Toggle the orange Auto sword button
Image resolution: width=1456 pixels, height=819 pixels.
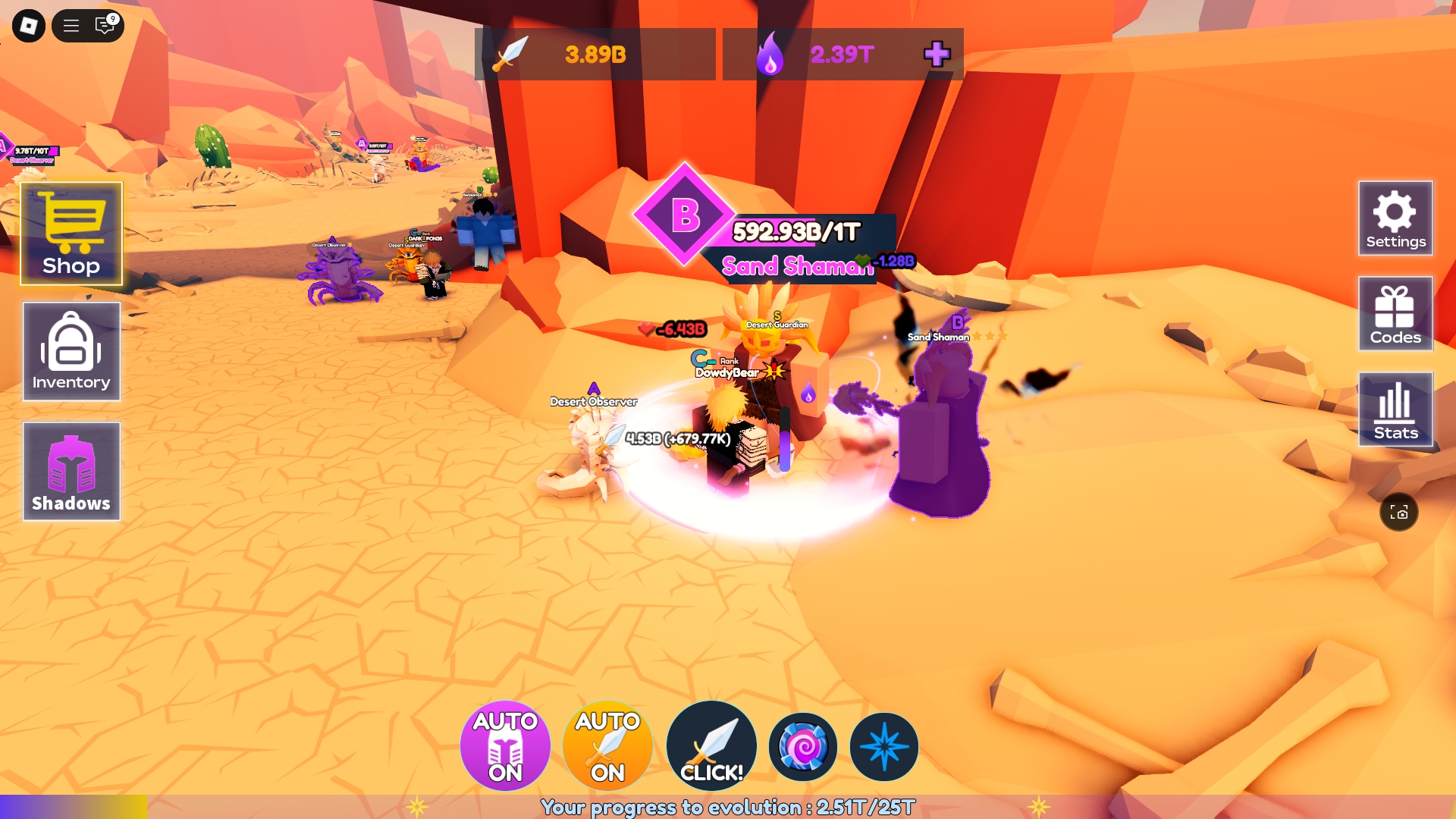[607, 746]
